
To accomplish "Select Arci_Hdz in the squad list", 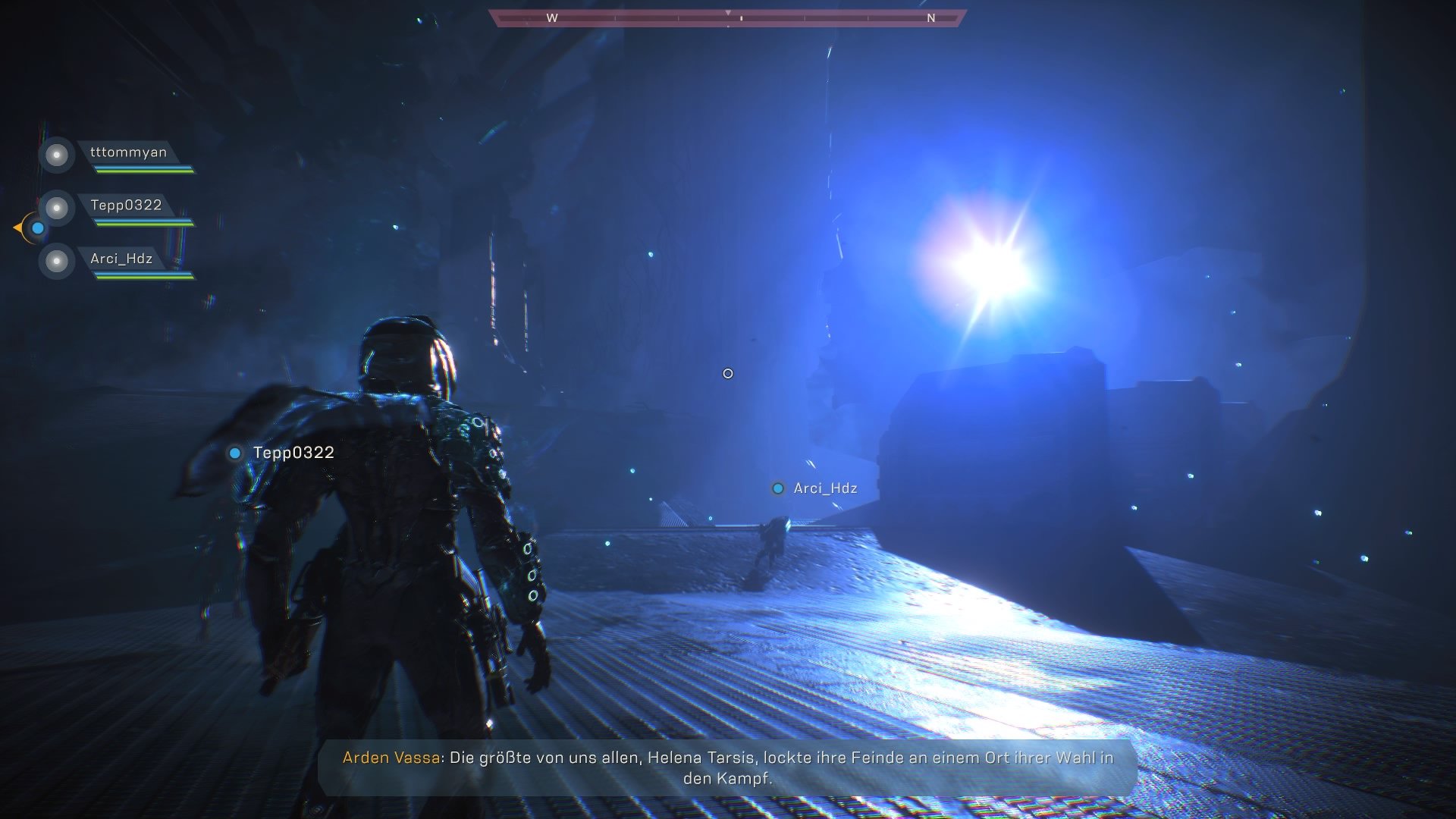I will 121,259.
